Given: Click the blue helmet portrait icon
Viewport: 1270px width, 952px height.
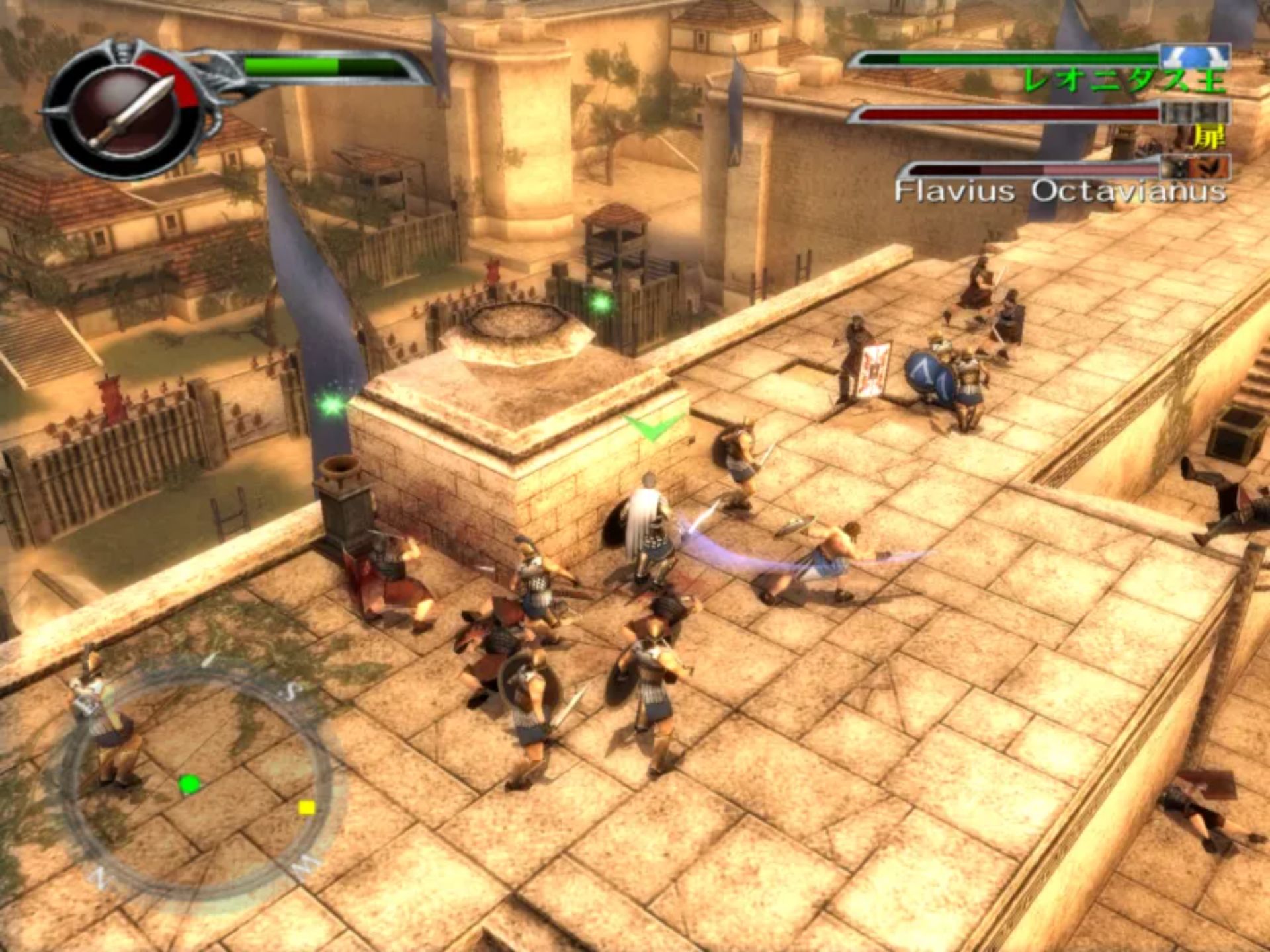Looking at the screenshot, I should (1195, 57).
